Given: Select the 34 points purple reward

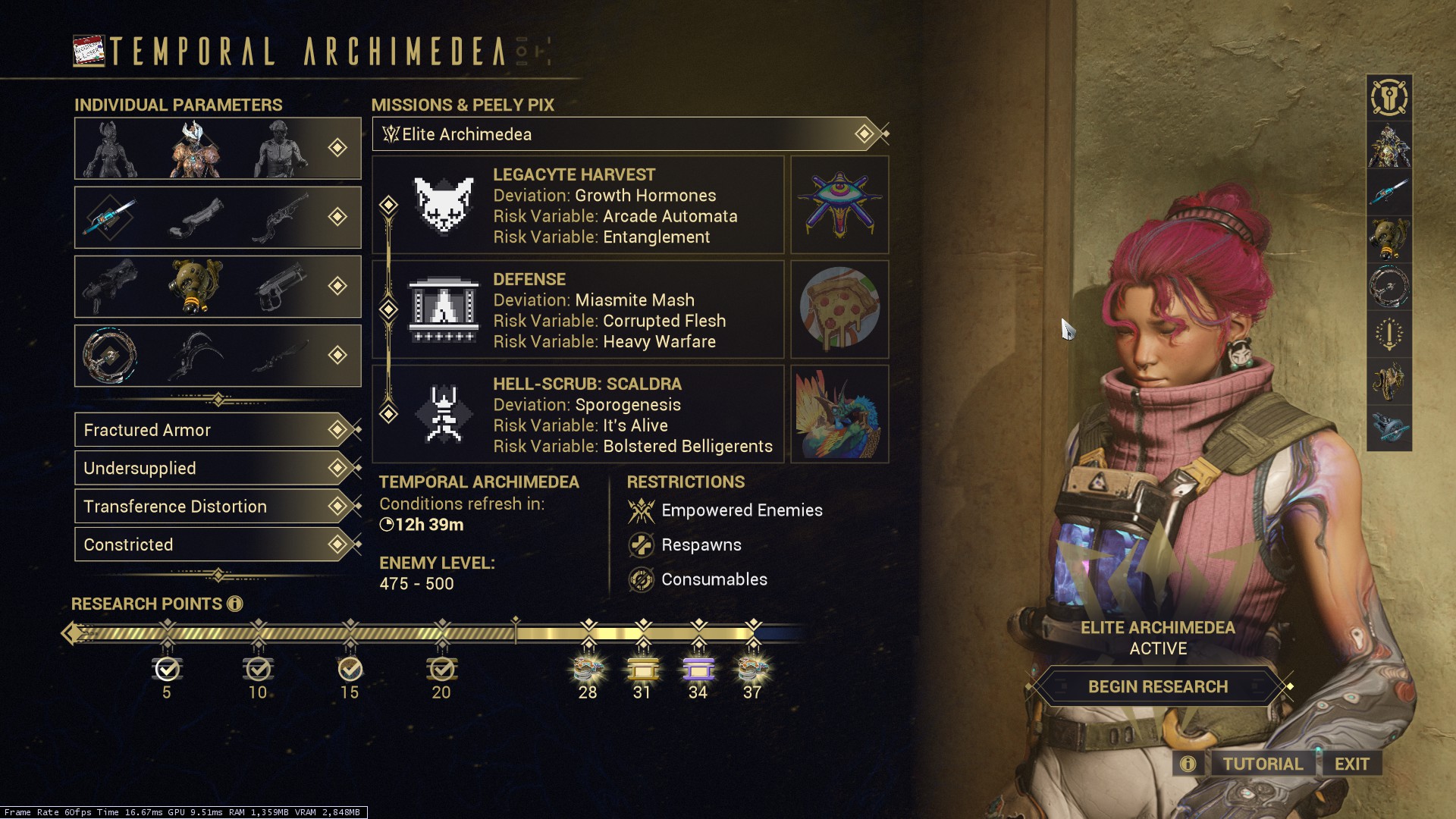Looking at the screenshot, I should point(698,670).
